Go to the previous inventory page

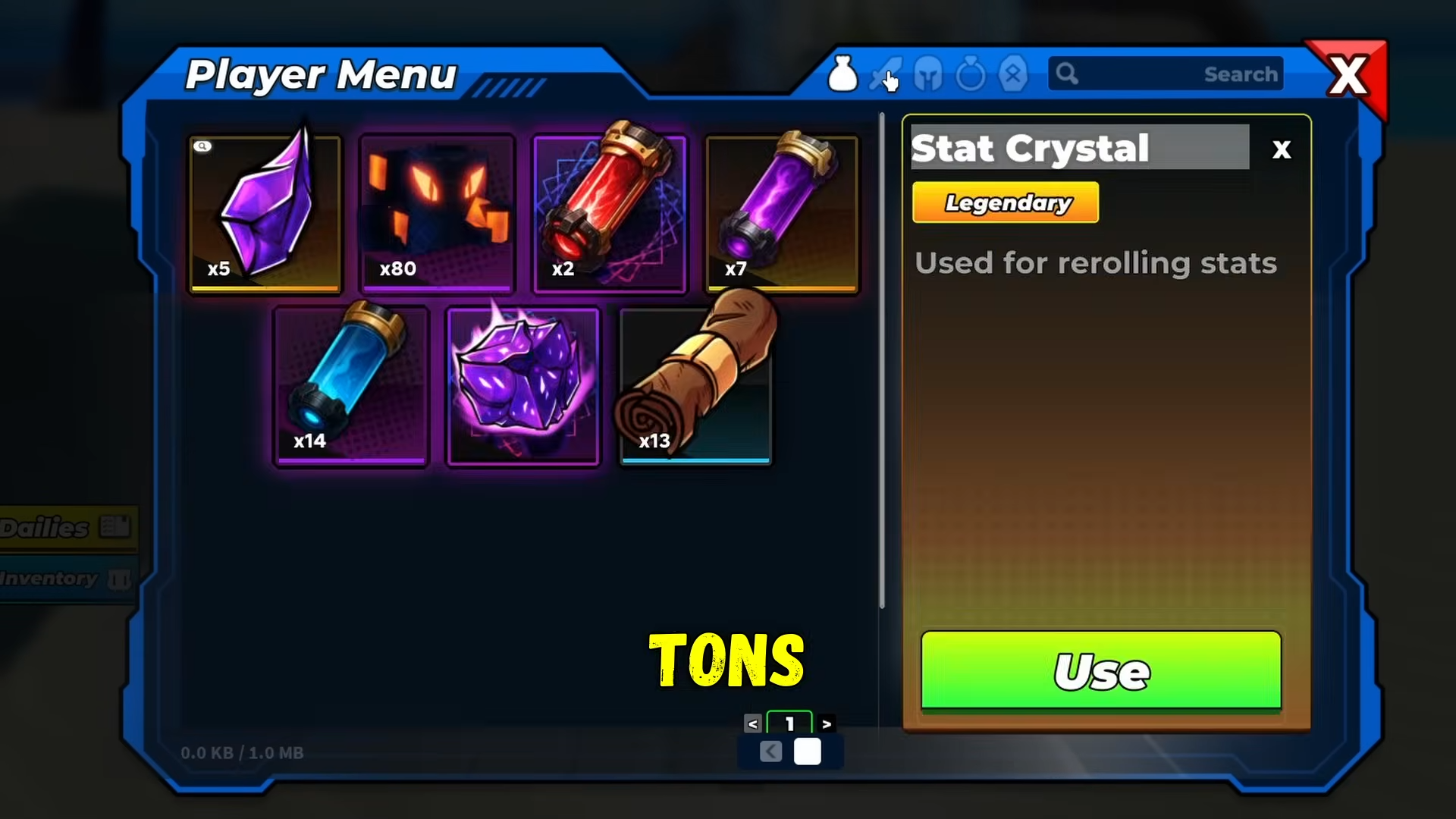[752, 724]
